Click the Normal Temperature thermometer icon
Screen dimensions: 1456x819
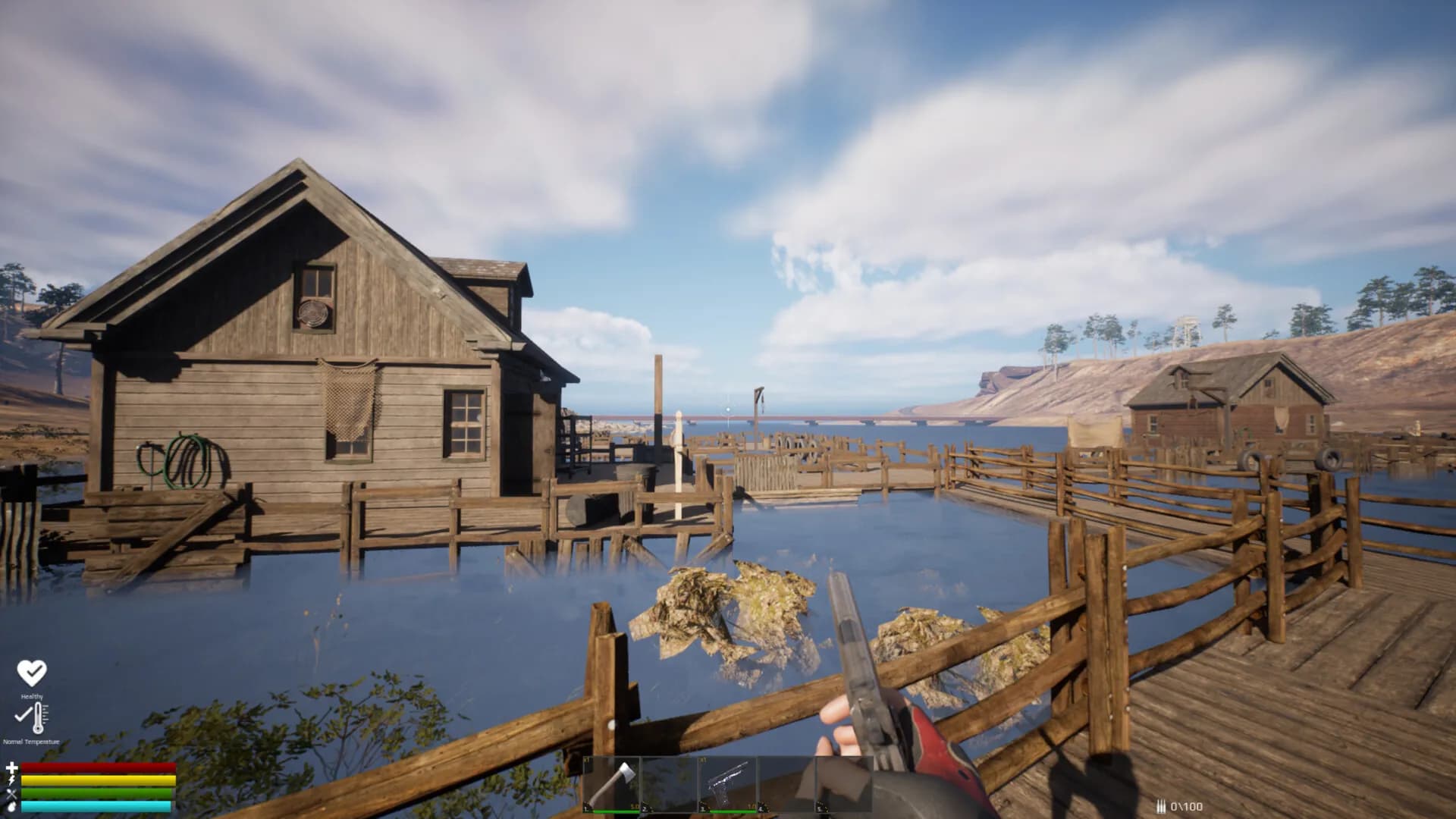(x=33, y=717)
